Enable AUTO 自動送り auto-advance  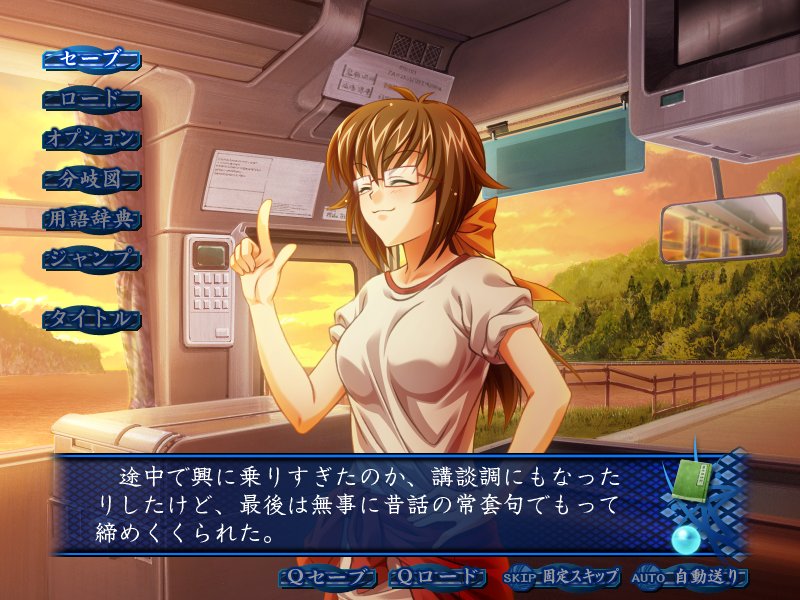coord(690,577)
